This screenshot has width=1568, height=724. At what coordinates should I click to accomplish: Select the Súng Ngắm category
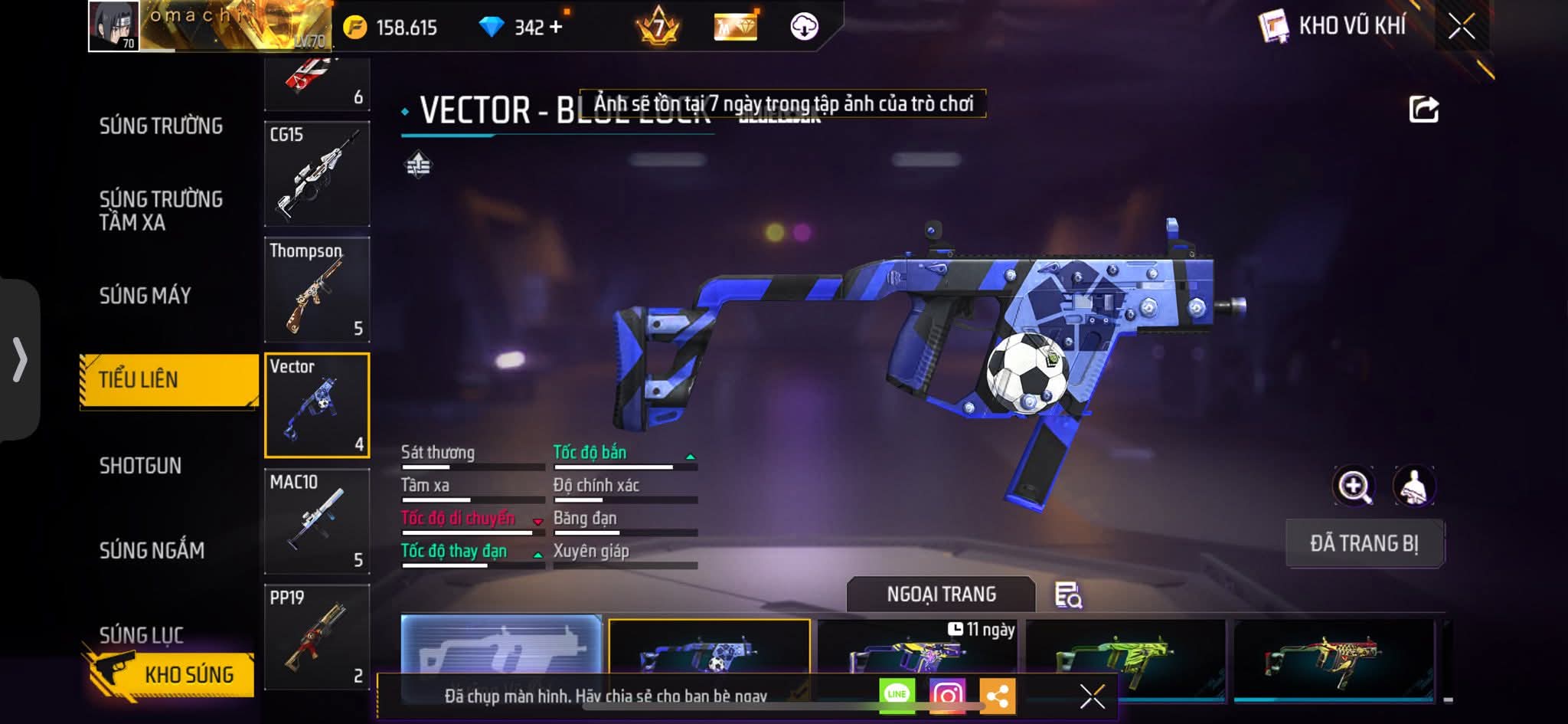coord(152,550)
